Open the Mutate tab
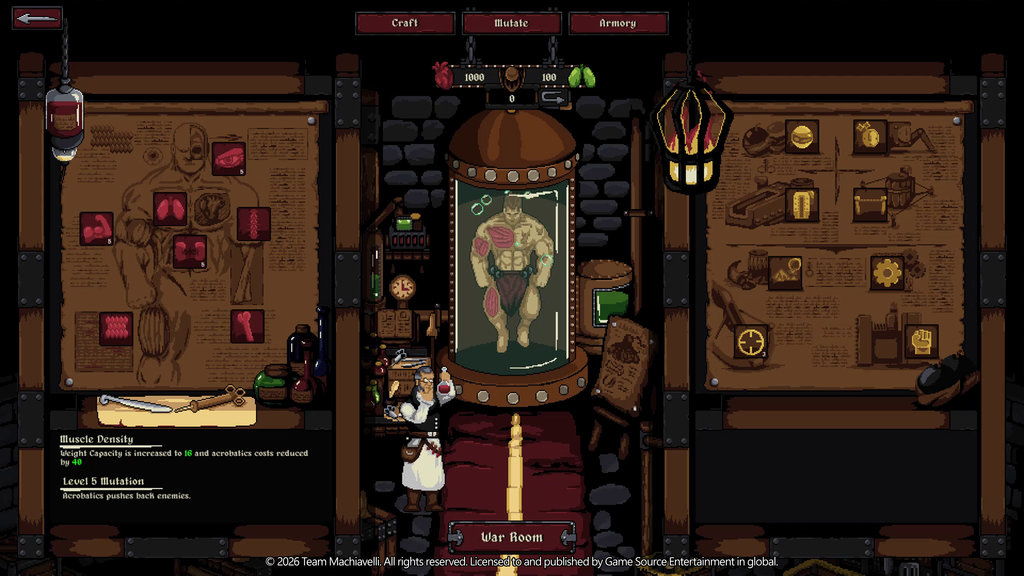This screenshot has height=576, width=1024. 511,23
